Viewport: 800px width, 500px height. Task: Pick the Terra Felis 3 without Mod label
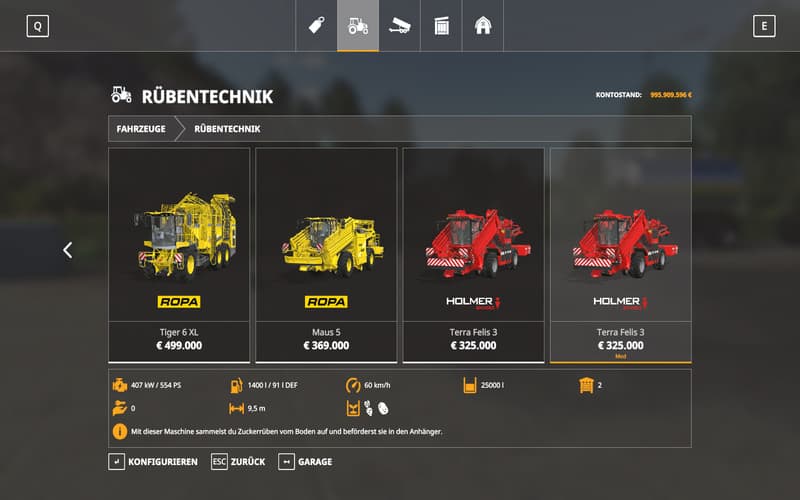473,254
